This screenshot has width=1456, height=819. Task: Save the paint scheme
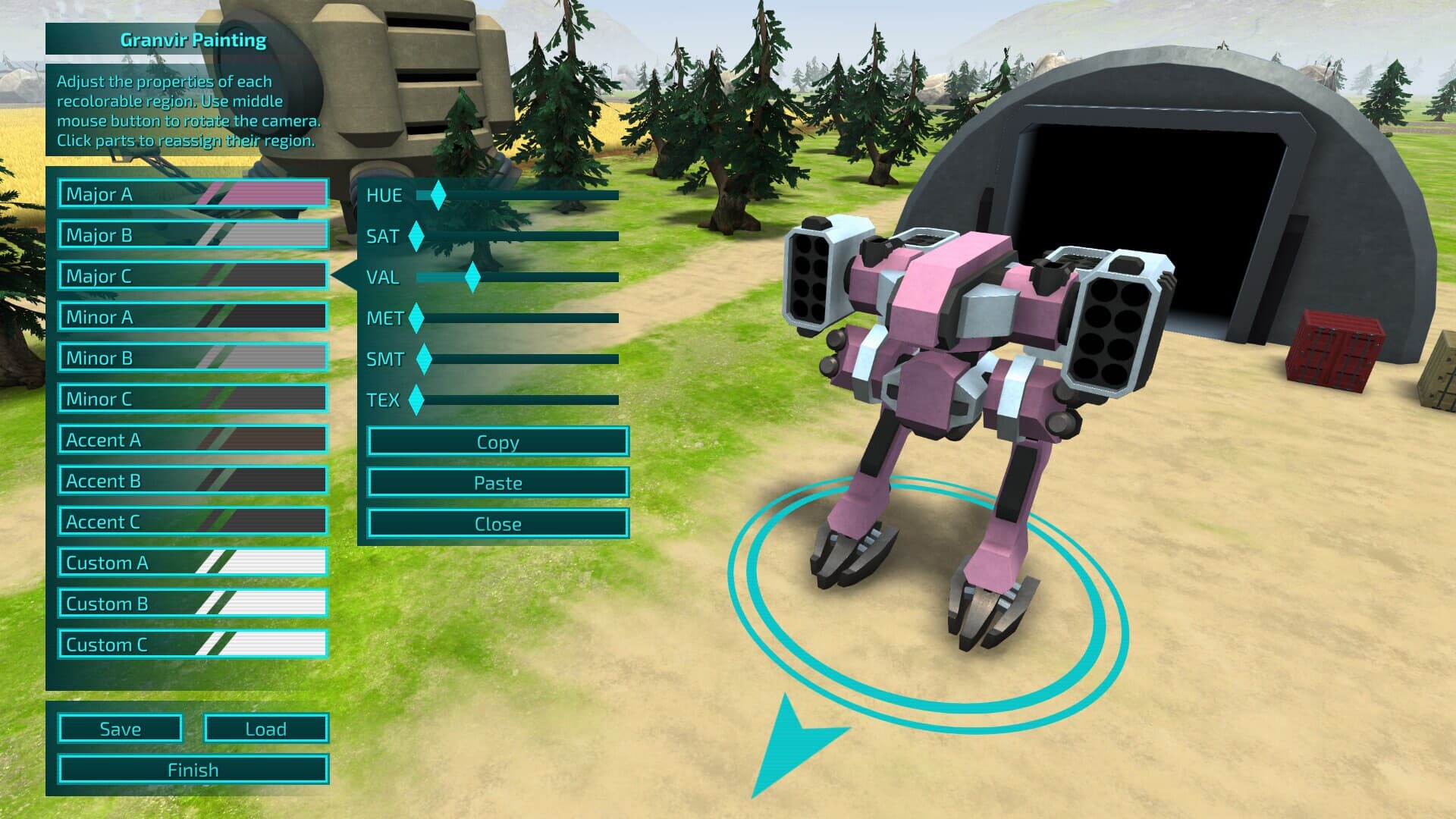(120, 729)
